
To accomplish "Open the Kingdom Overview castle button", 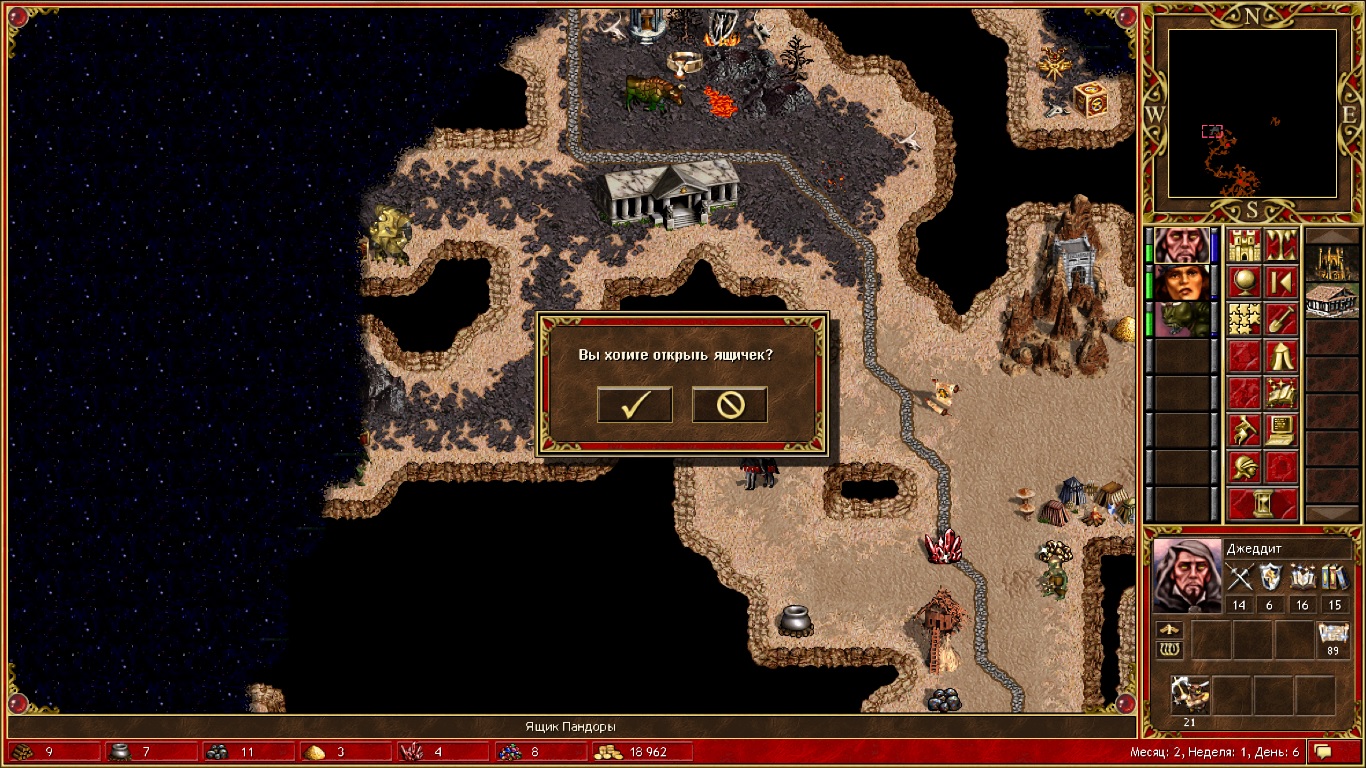I will (1244, 246).
